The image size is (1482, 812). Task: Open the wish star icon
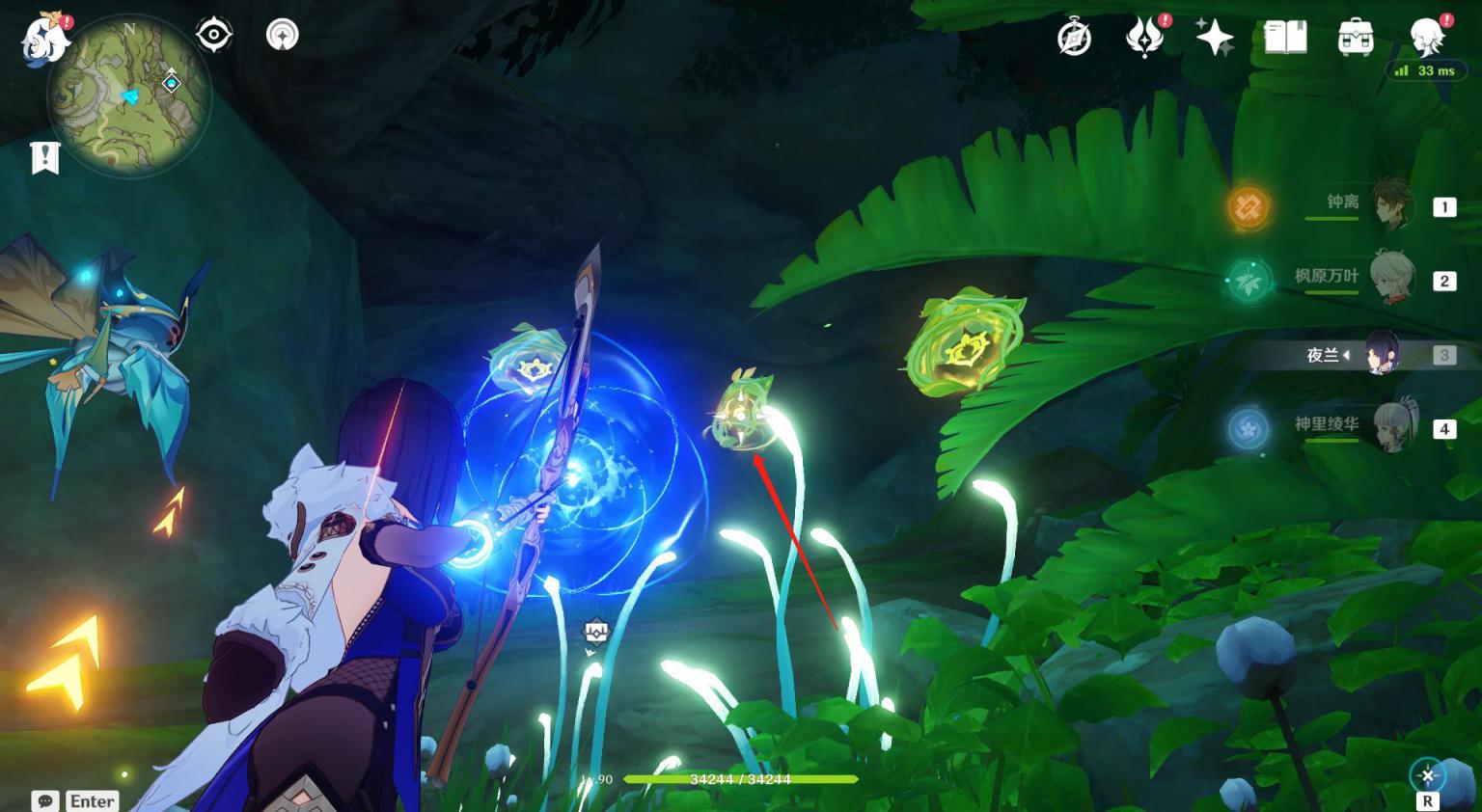tap(1214, 38)
